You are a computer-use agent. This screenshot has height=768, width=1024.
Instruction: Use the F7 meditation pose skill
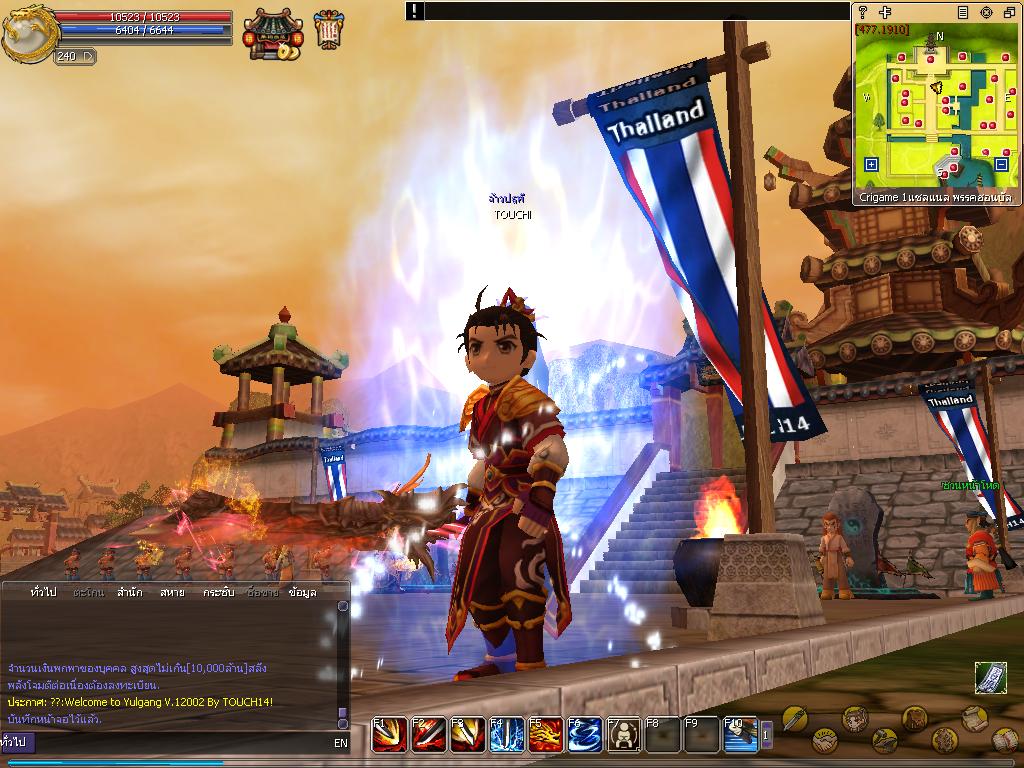624,735
